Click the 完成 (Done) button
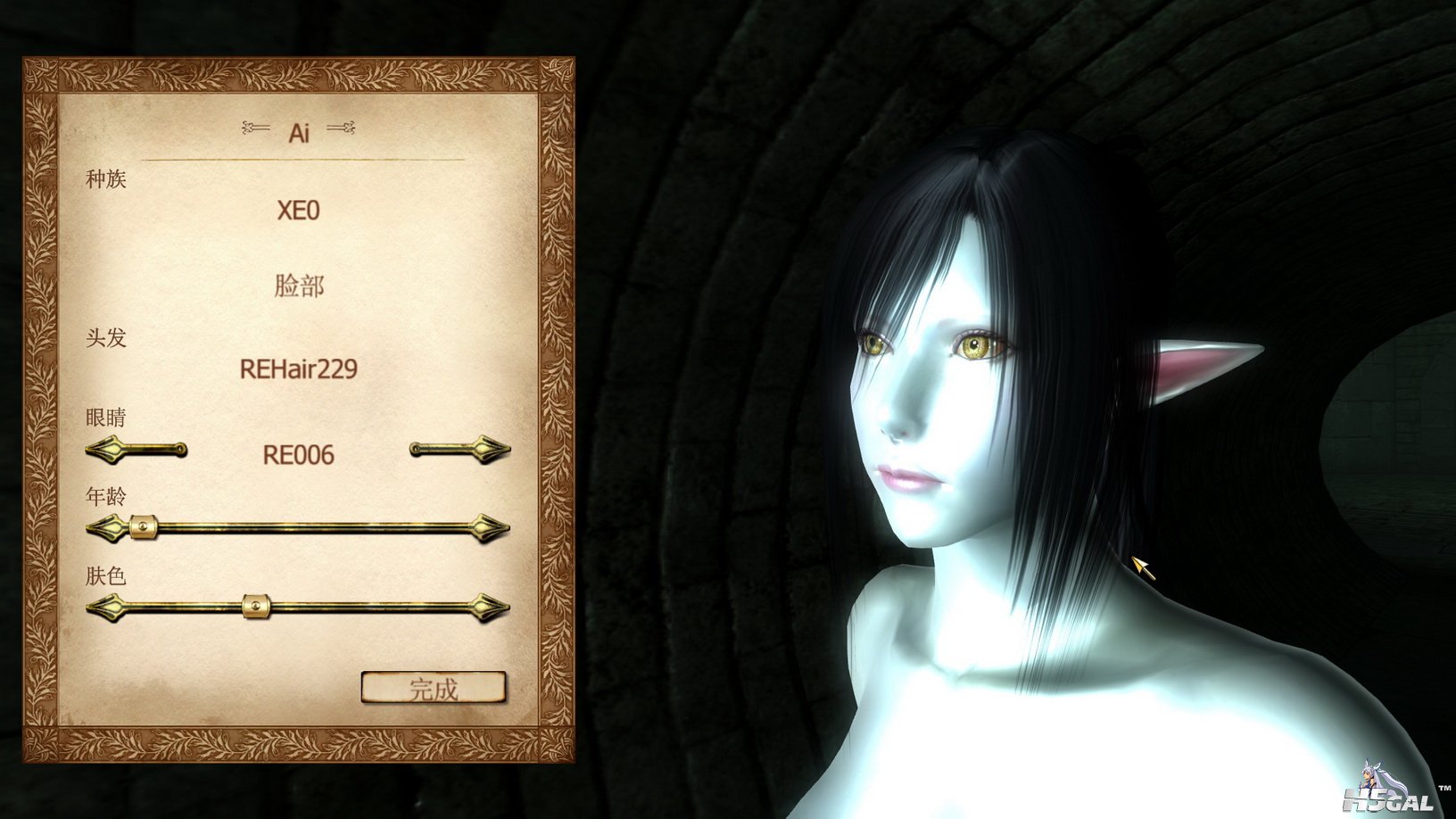This screenshot has height=819, width=1456. click(434, 688)
